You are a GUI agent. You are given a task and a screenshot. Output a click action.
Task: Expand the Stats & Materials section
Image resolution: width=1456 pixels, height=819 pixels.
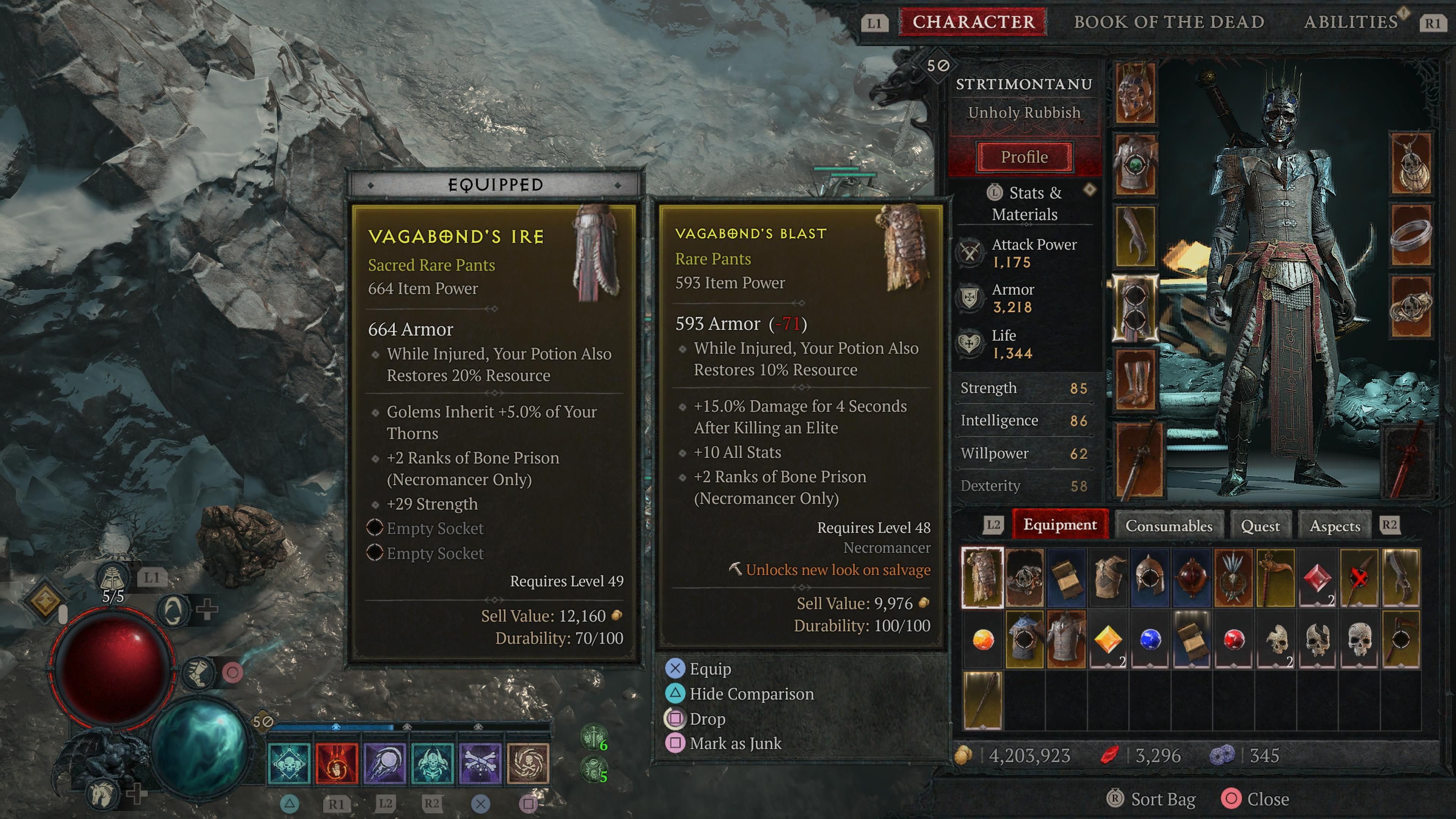pyautogui.click(x=1024, y=204)
